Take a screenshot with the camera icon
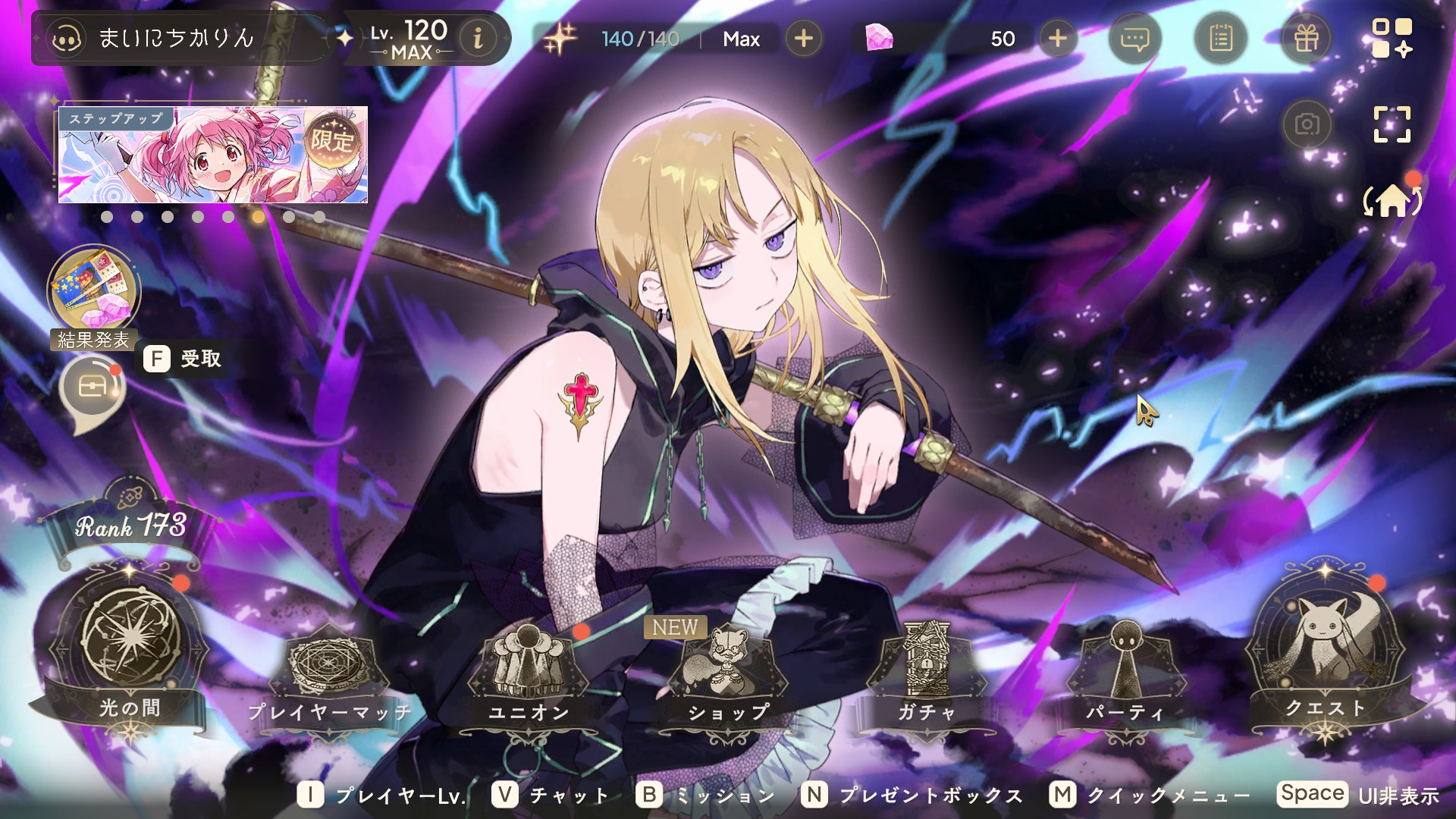This screenshot has width=1456, height=819. pos(1307,124)
